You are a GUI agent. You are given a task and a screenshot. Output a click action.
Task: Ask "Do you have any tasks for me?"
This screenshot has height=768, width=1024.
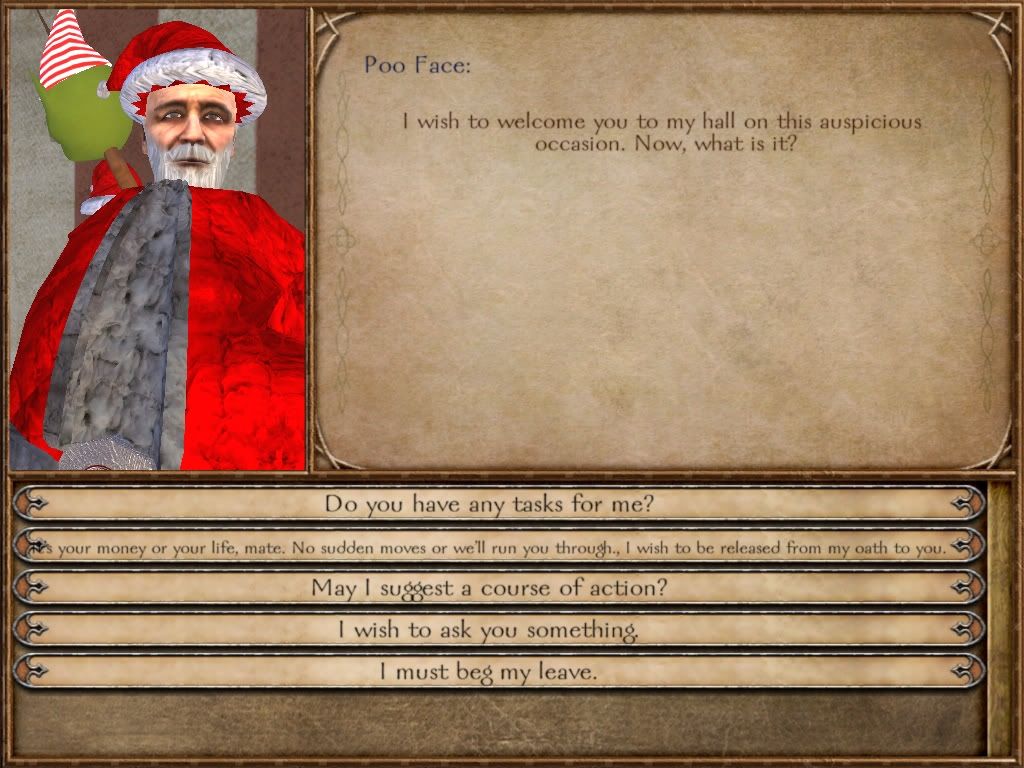(489, 503)
